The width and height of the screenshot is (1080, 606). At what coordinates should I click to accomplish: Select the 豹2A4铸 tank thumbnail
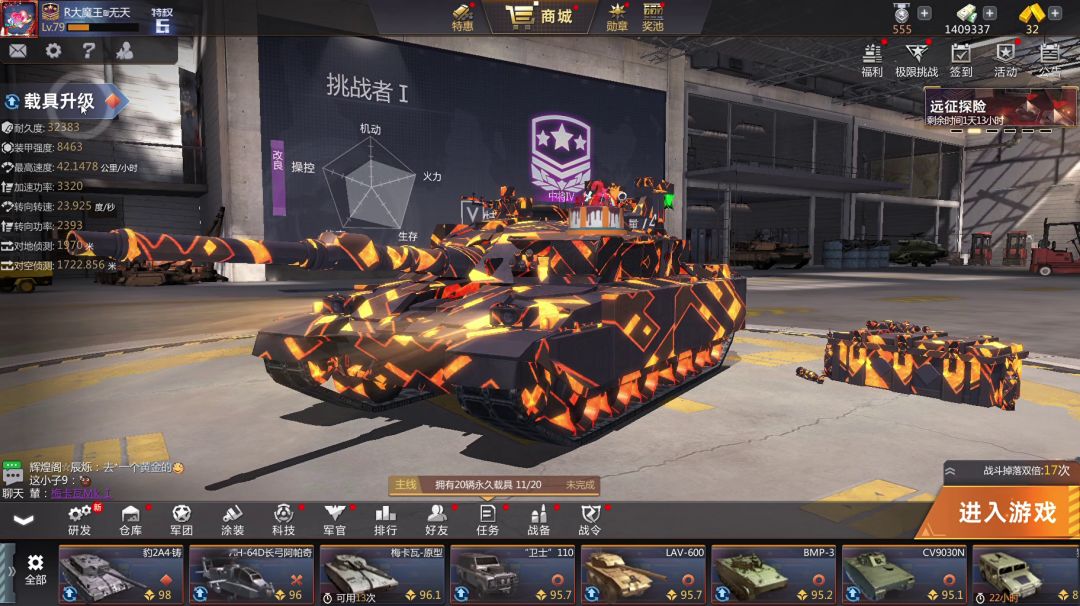pyautogui.click(x=121, y=575)
